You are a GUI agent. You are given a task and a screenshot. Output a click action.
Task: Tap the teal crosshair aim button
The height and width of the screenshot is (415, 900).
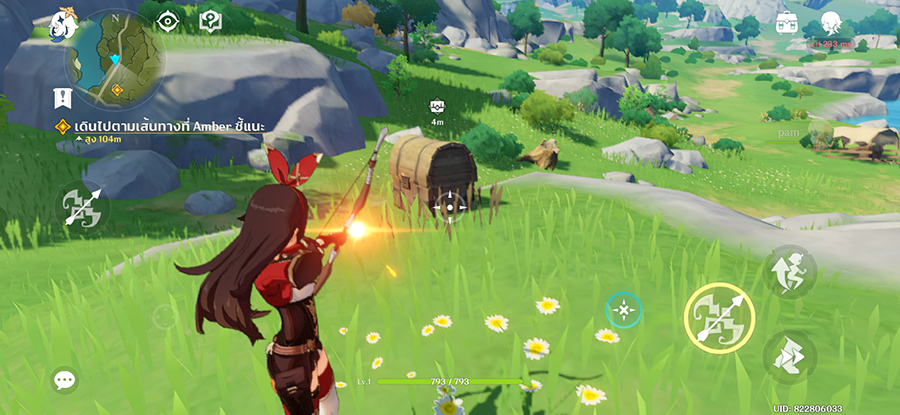tap(624, 311)
